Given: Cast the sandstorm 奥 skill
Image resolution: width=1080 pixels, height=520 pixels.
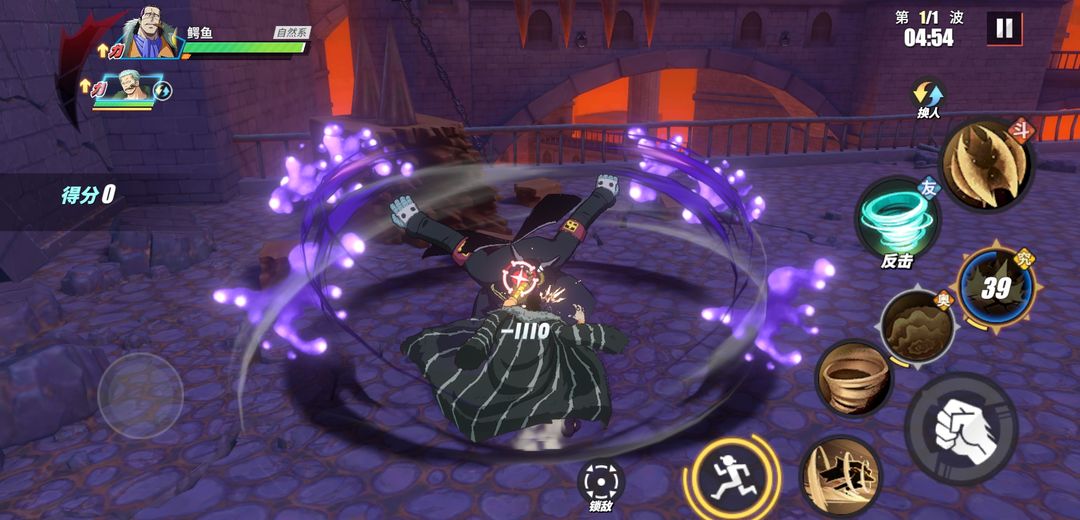Looking at the screenshot, I should [x=918, y=327].
